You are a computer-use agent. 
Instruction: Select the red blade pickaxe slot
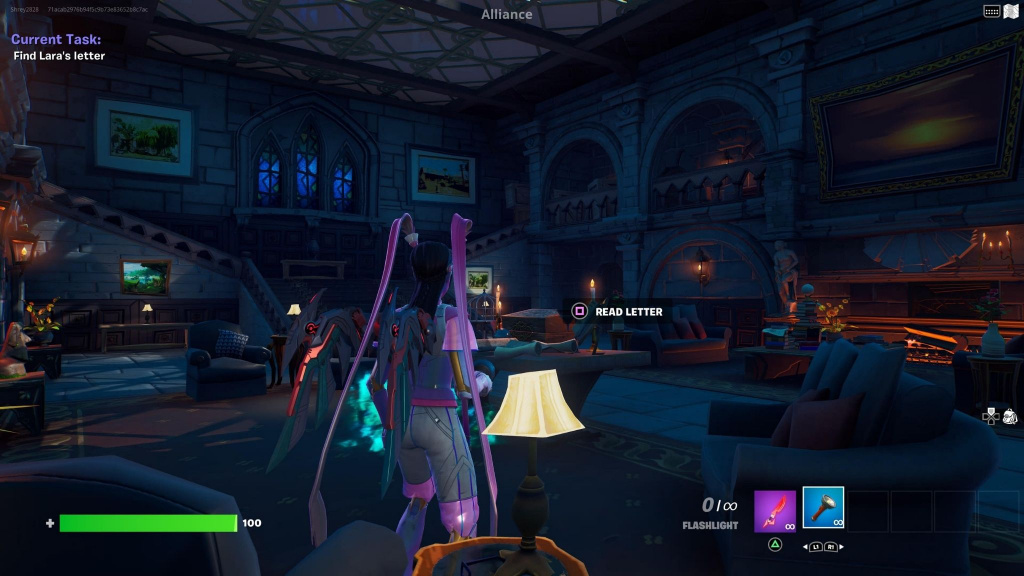coord(774,510)
